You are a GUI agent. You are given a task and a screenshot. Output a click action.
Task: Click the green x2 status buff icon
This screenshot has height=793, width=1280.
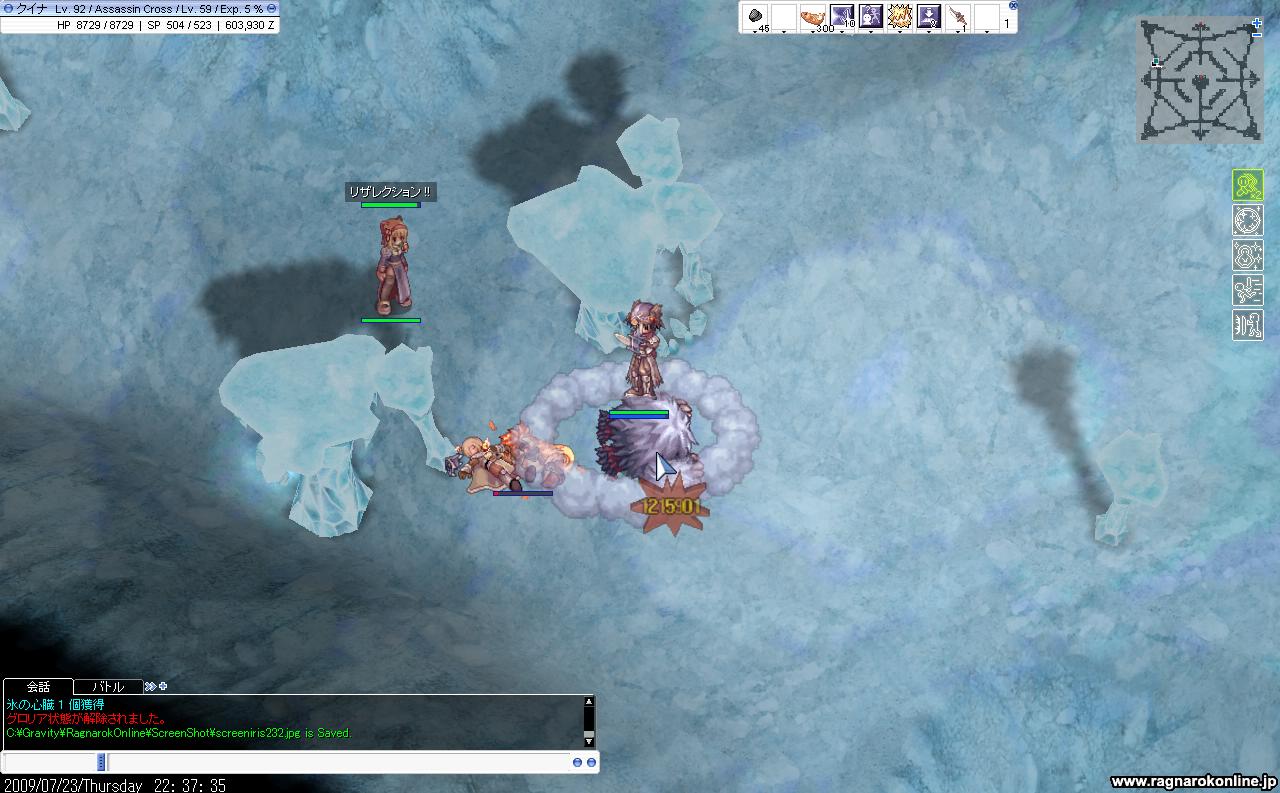click(x=1248, y=185)
